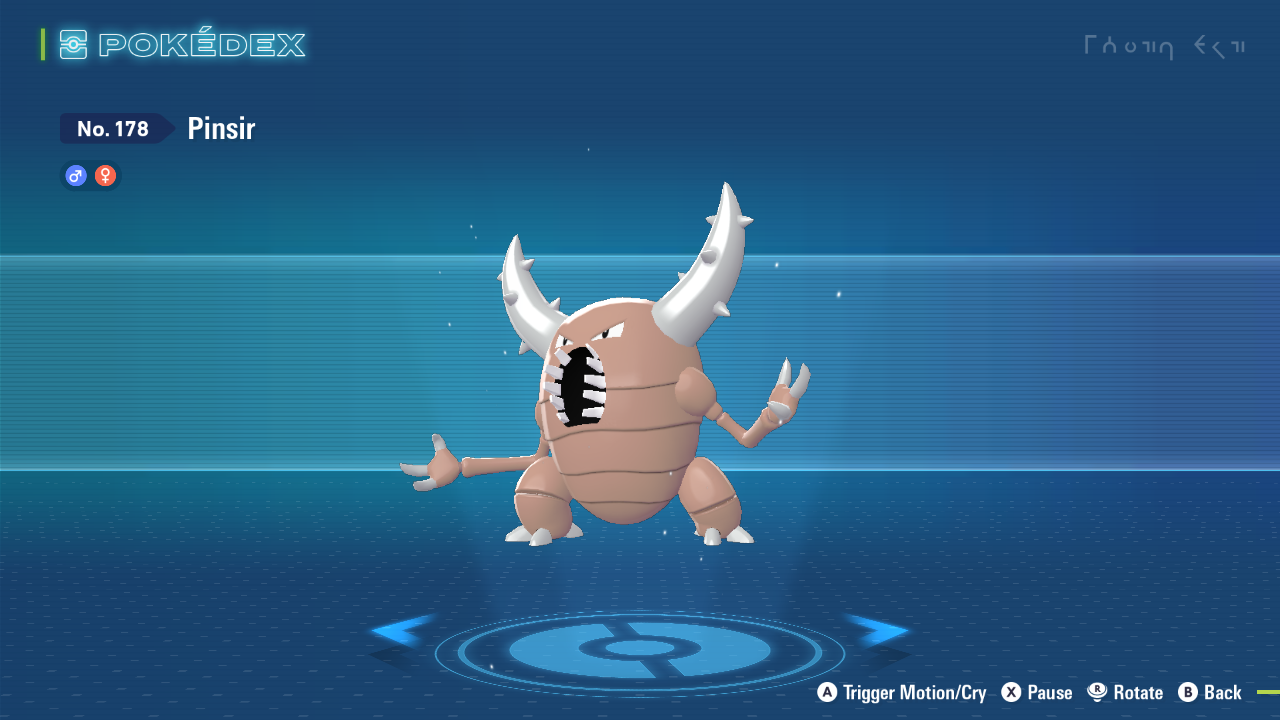Click the Pokédex logo icon
Viewport: 1280px width, 720px height.
(x=74, y=44)
